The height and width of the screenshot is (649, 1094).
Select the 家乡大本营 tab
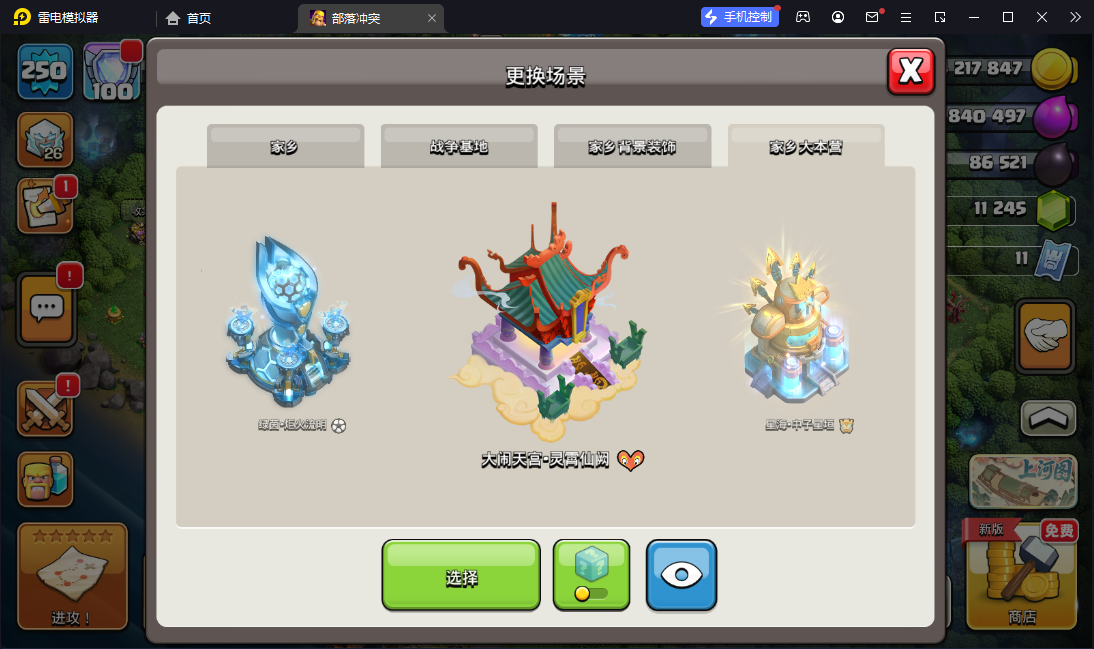point(805,147)
